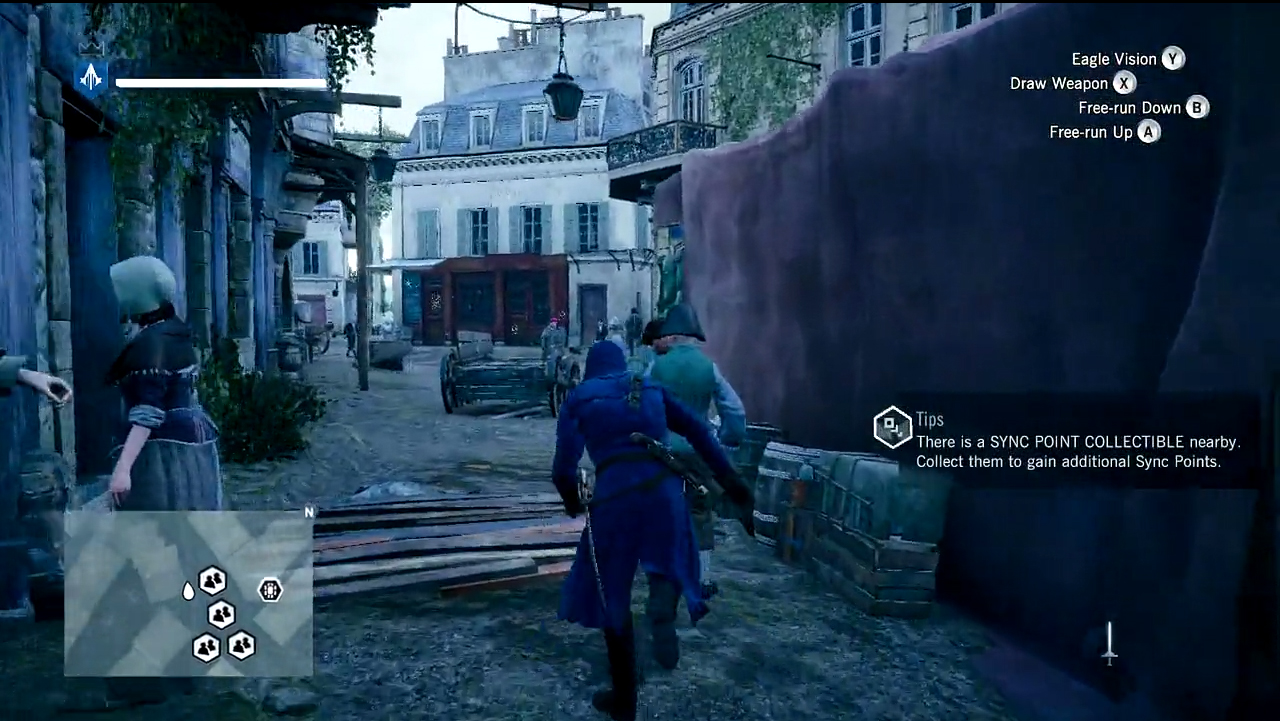Click the player position marker on minimap
Image resolution: width=1280 pixels, height=721 pixels.
[188, 591]
